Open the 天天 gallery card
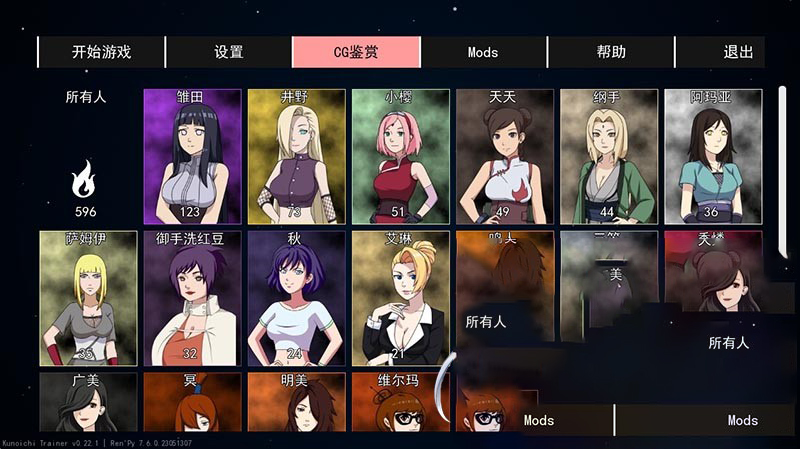 [x=504, y=157]
